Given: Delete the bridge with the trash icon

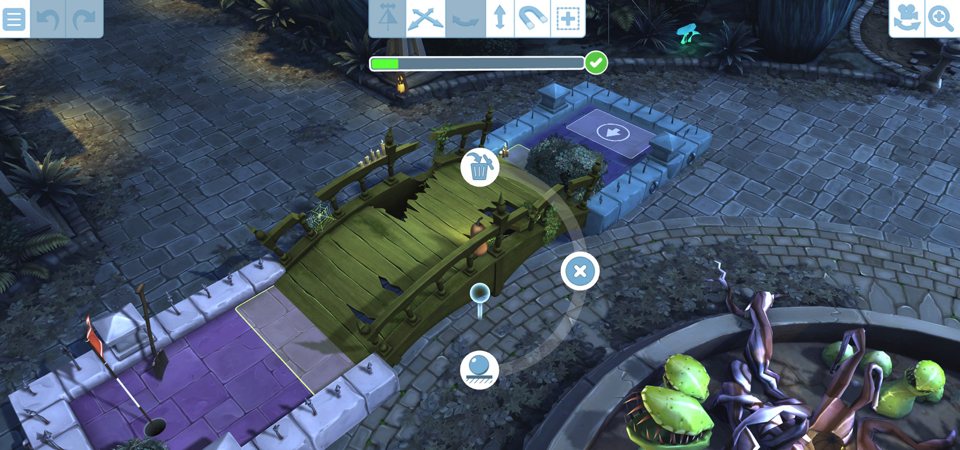Looking at the screenshot, I should [x=480, y=168].
